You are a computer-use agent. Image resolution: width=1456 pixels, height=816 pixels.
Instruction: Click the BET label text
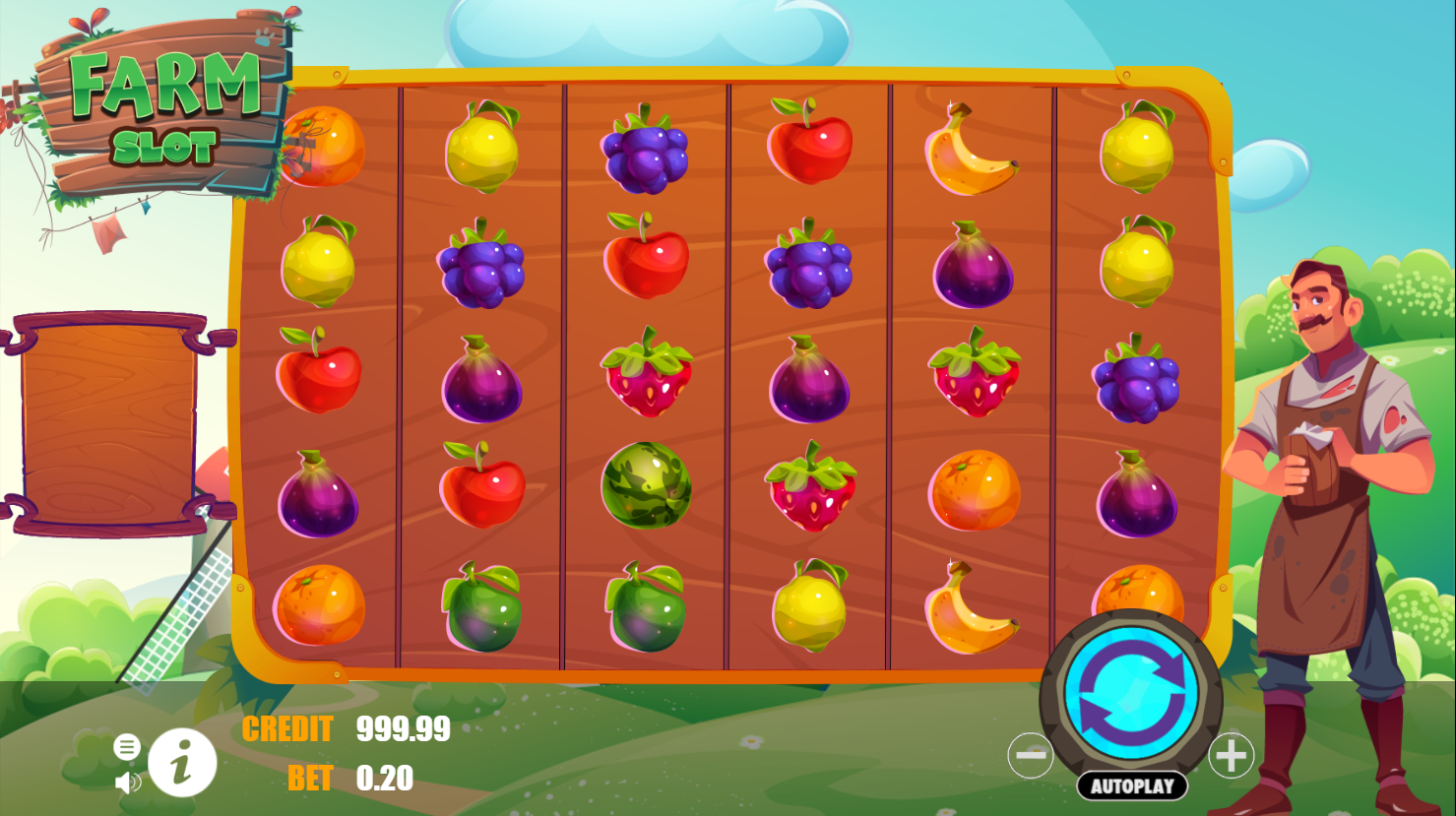(310, 779)
